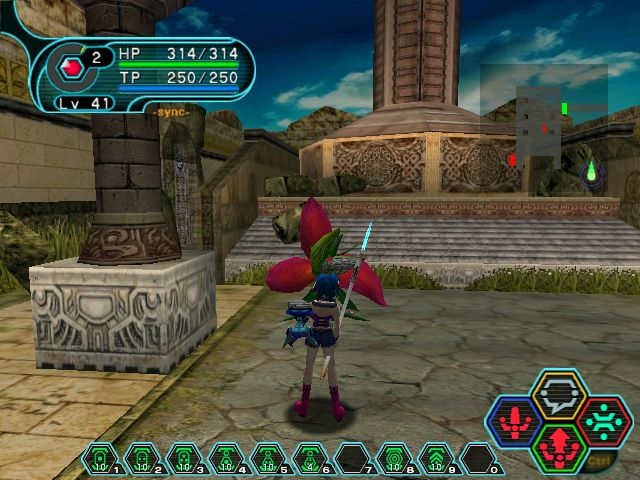Select hotbar slot 1 item
This screenshot has width=640, height=480.
pyautogui.click(x=100, y=460)
